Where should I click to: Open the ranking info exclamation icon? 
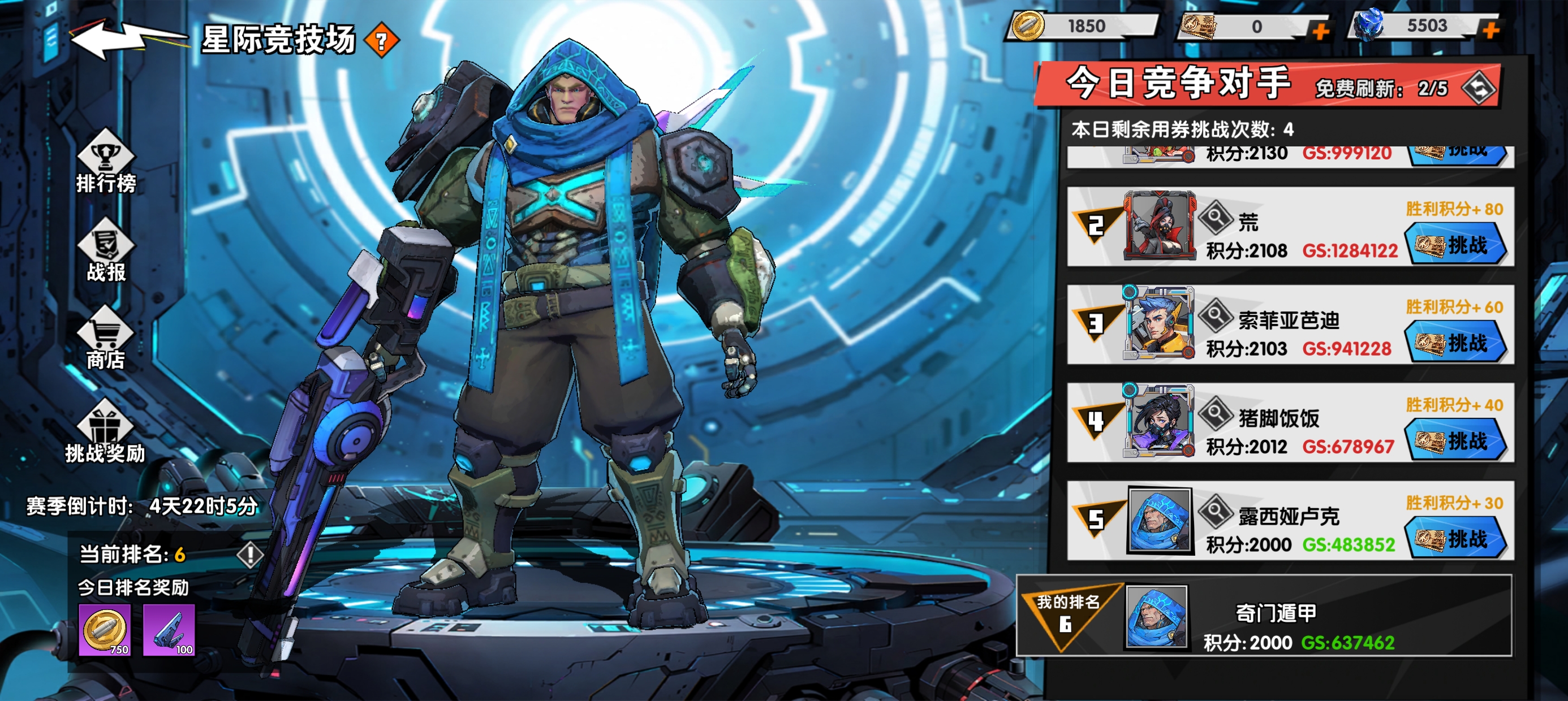(x=249, y=554)
